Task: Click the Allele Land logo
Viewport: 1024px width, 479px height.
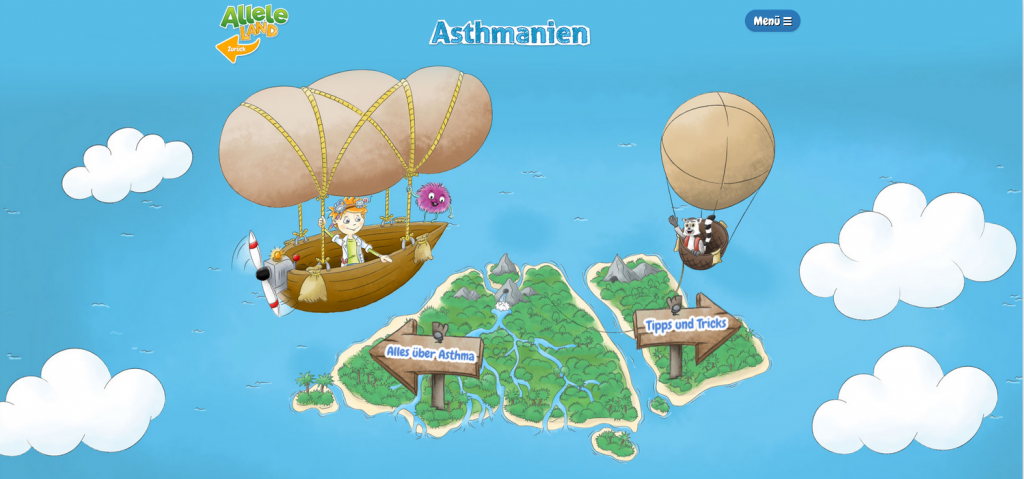Action: [254, 20]
